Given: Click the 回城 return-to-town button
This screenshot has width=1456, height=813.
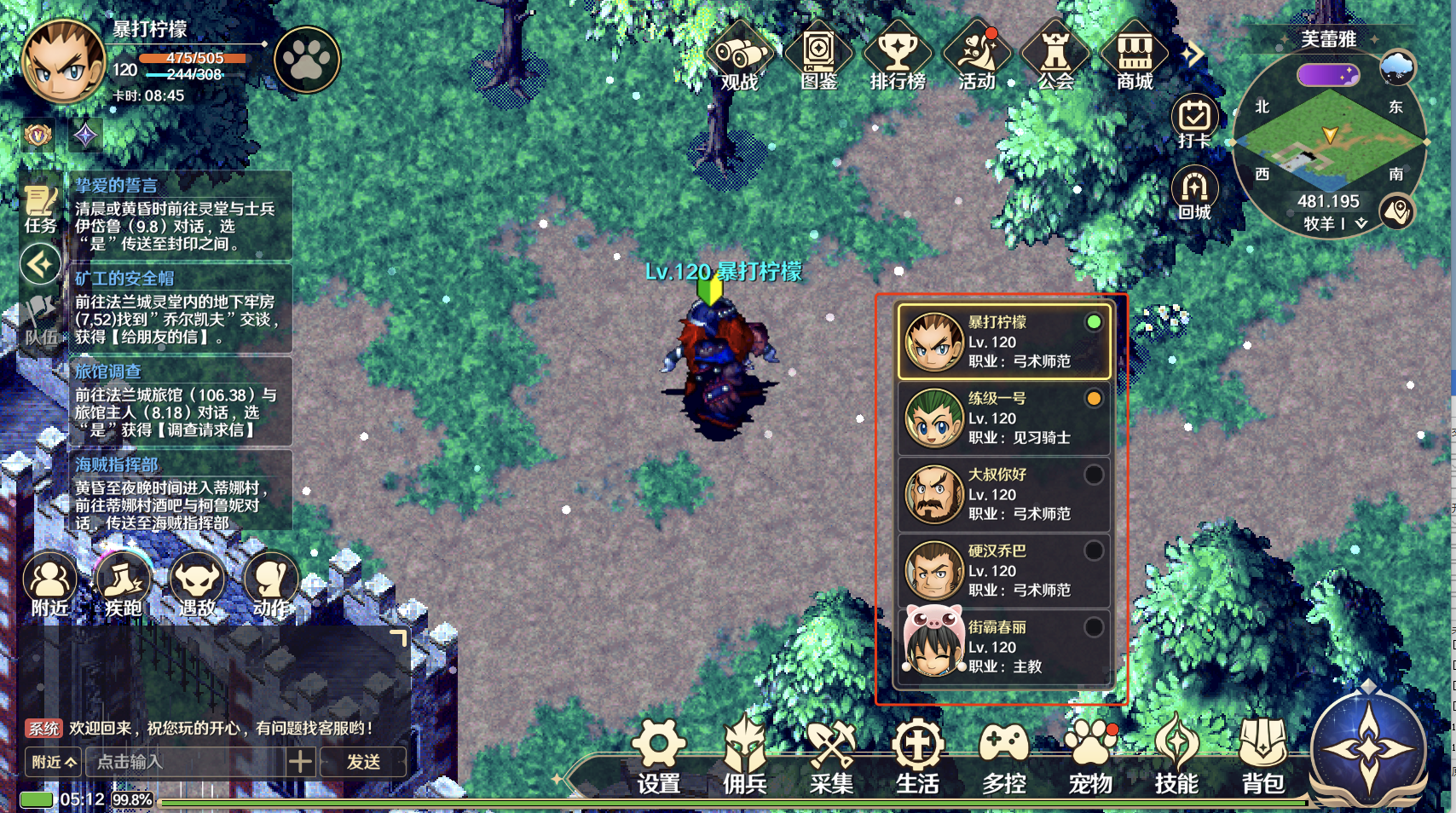Looking at the screenshot, I should pyautogui.click(x=1194, y=193).
